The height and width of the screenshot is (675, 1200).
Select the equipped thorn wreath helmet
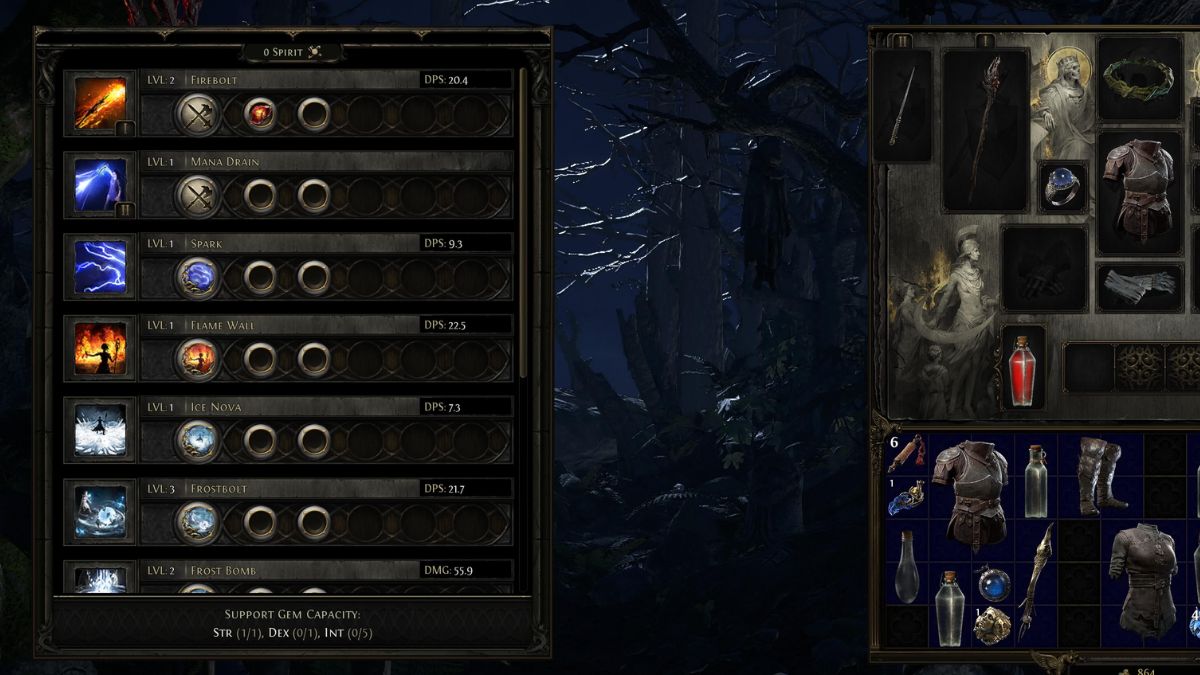pos(1140,78)
